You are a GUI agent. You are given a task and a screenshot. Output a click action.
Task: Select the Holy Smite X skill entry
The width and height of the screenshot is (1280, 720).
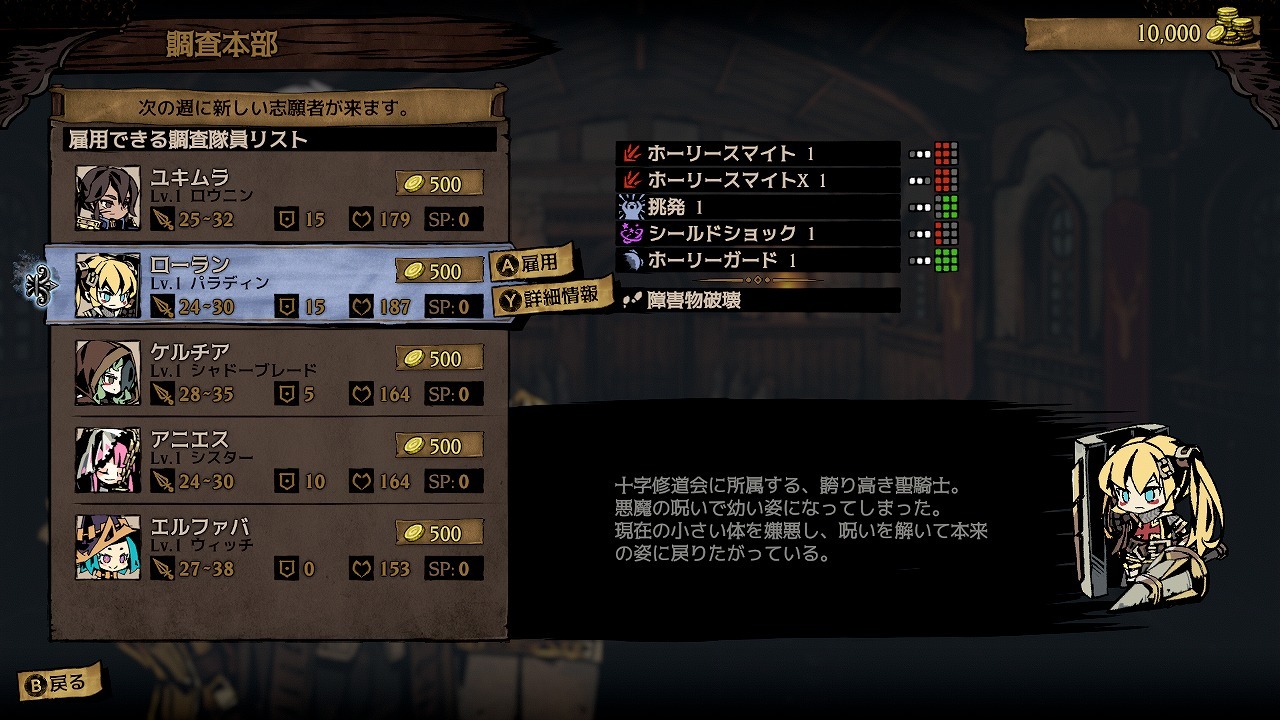760,182
